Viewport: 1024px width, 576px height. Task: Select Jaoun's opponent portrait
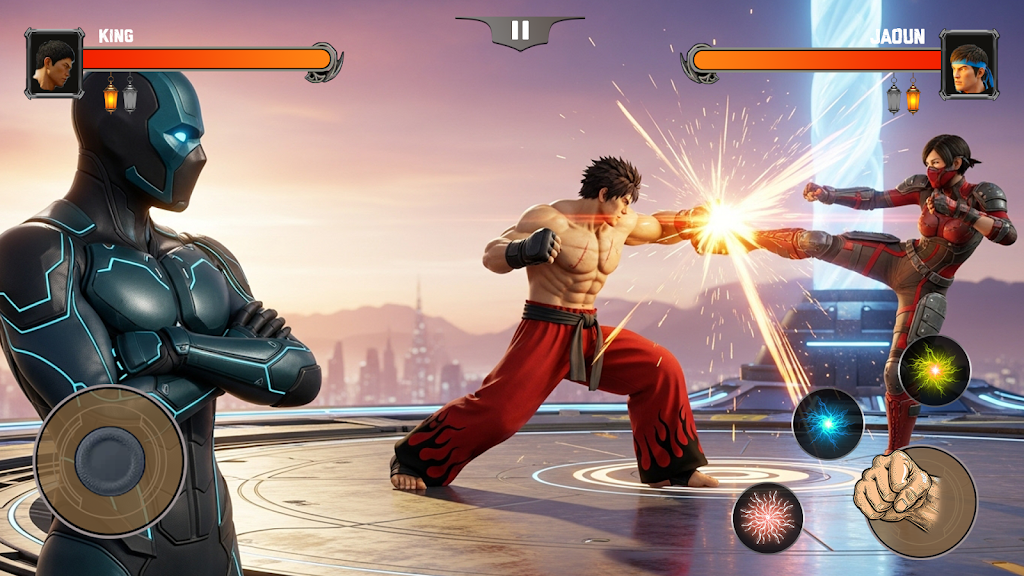[969, 63]
